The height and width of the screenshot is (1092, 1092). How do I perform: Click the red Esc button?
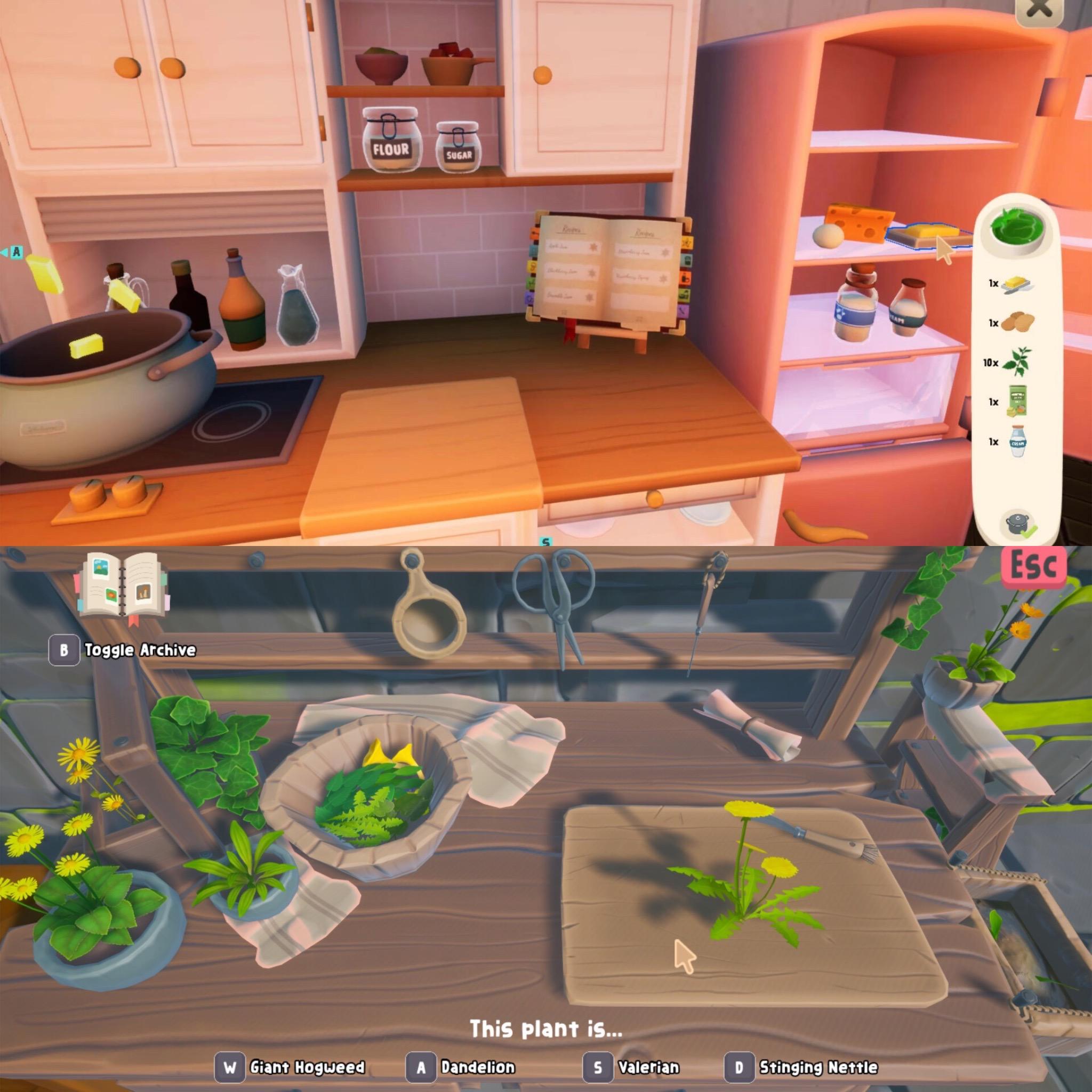(x=1033, y=566)
